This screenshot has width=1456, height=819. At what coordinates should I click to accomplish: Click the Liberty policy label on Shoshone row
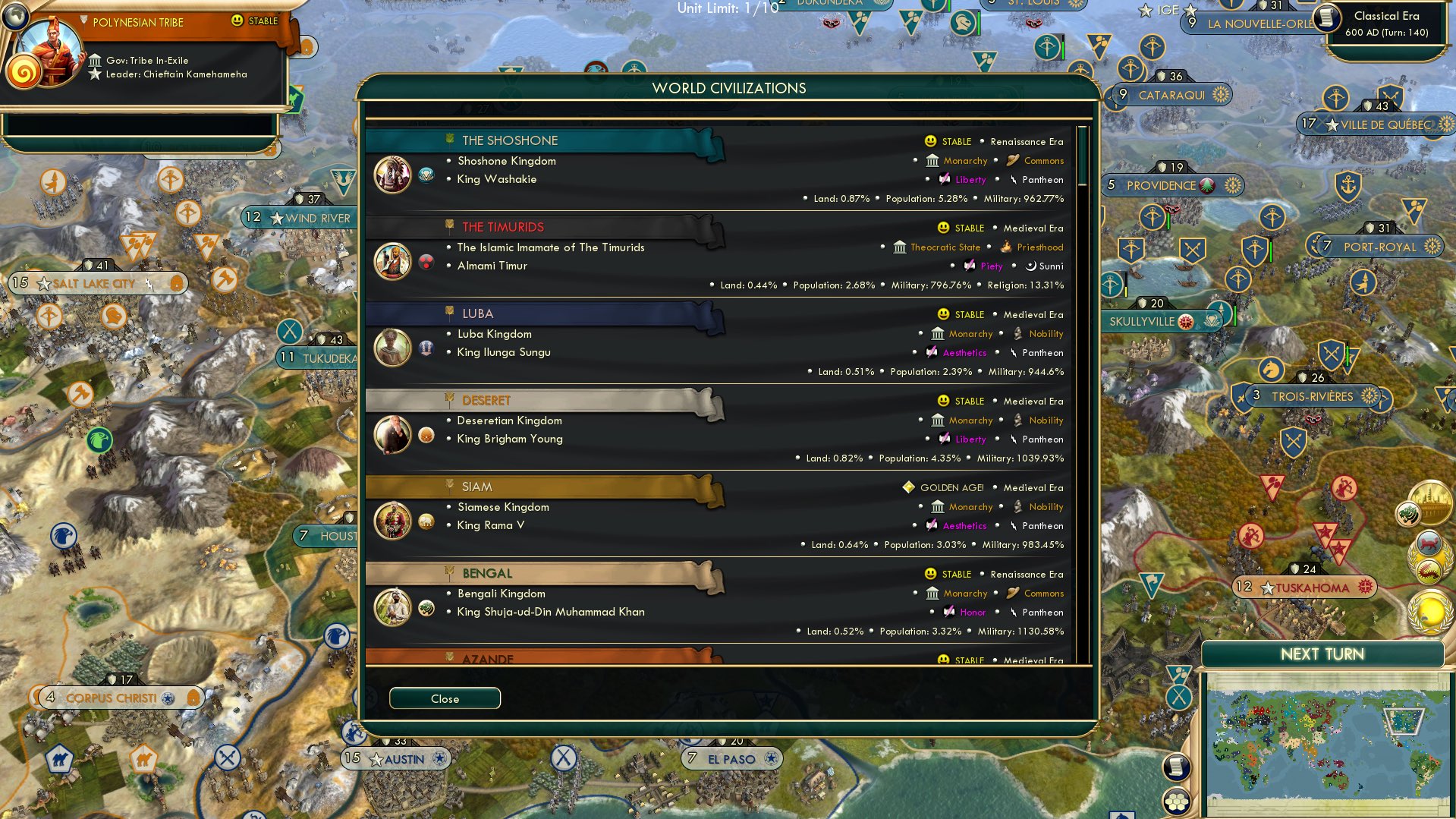coord(969,179)
